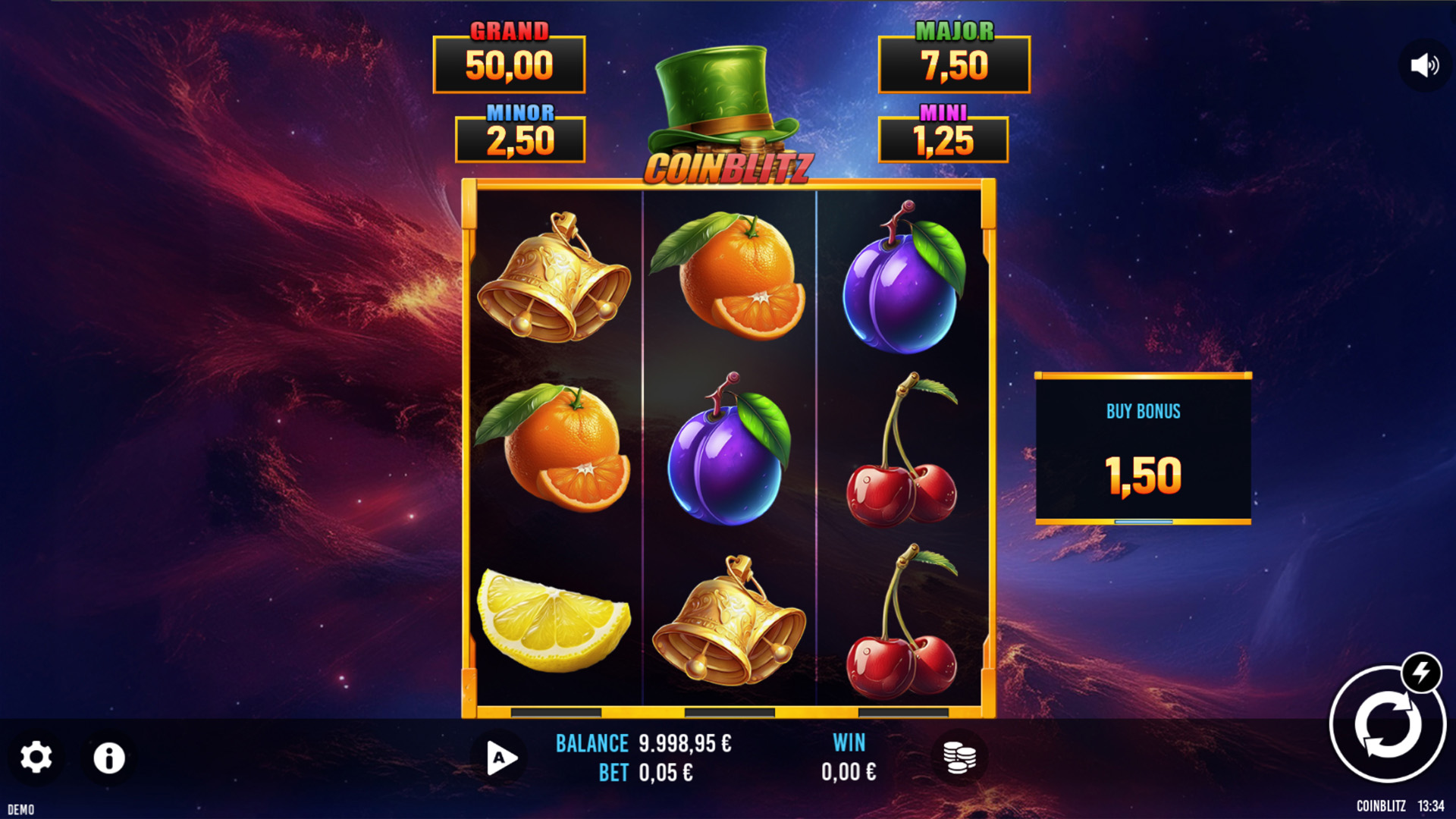Open the Buy Bonus offer for 1,50
1456x819 pixels.
pos(1143,449)
